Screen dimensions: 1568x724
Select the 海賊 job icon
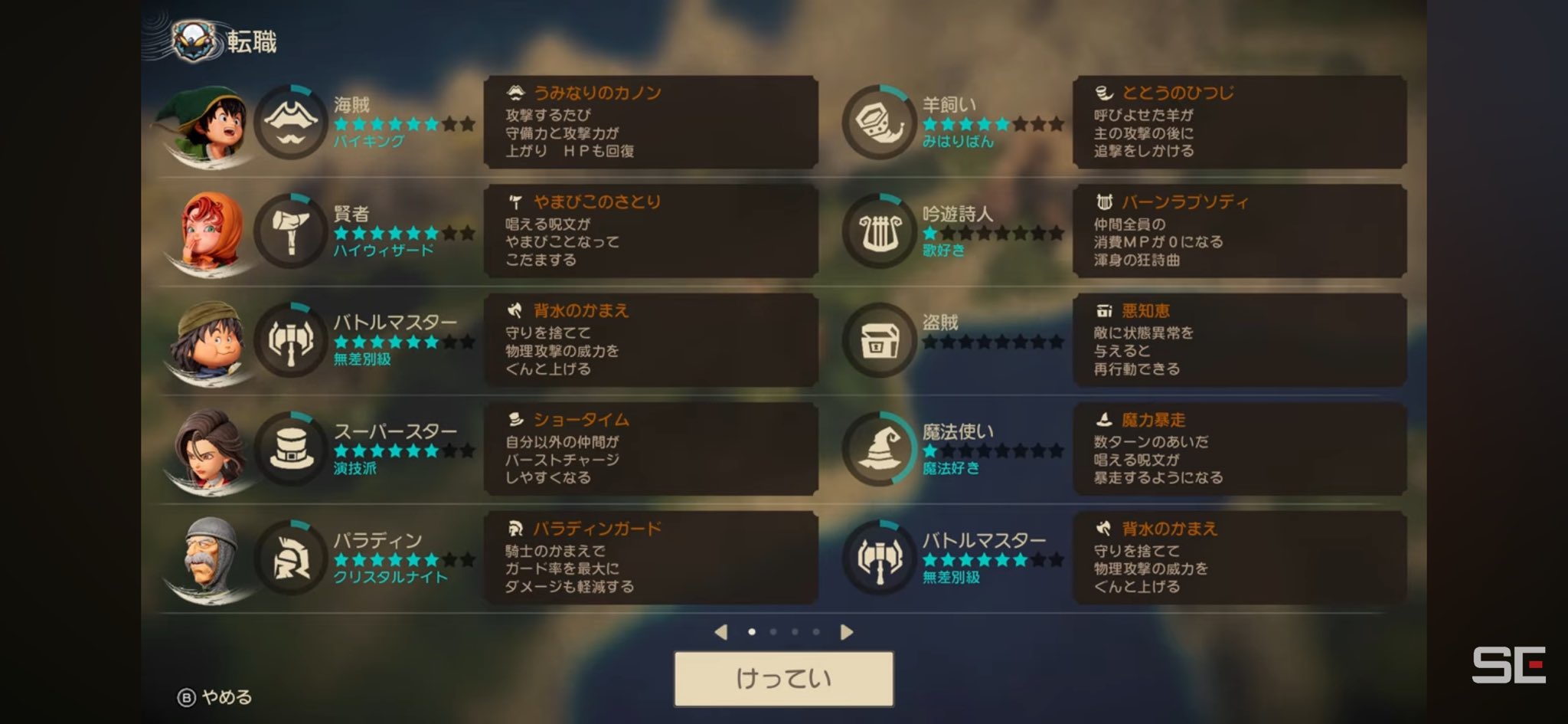click(x=291, y=122)
